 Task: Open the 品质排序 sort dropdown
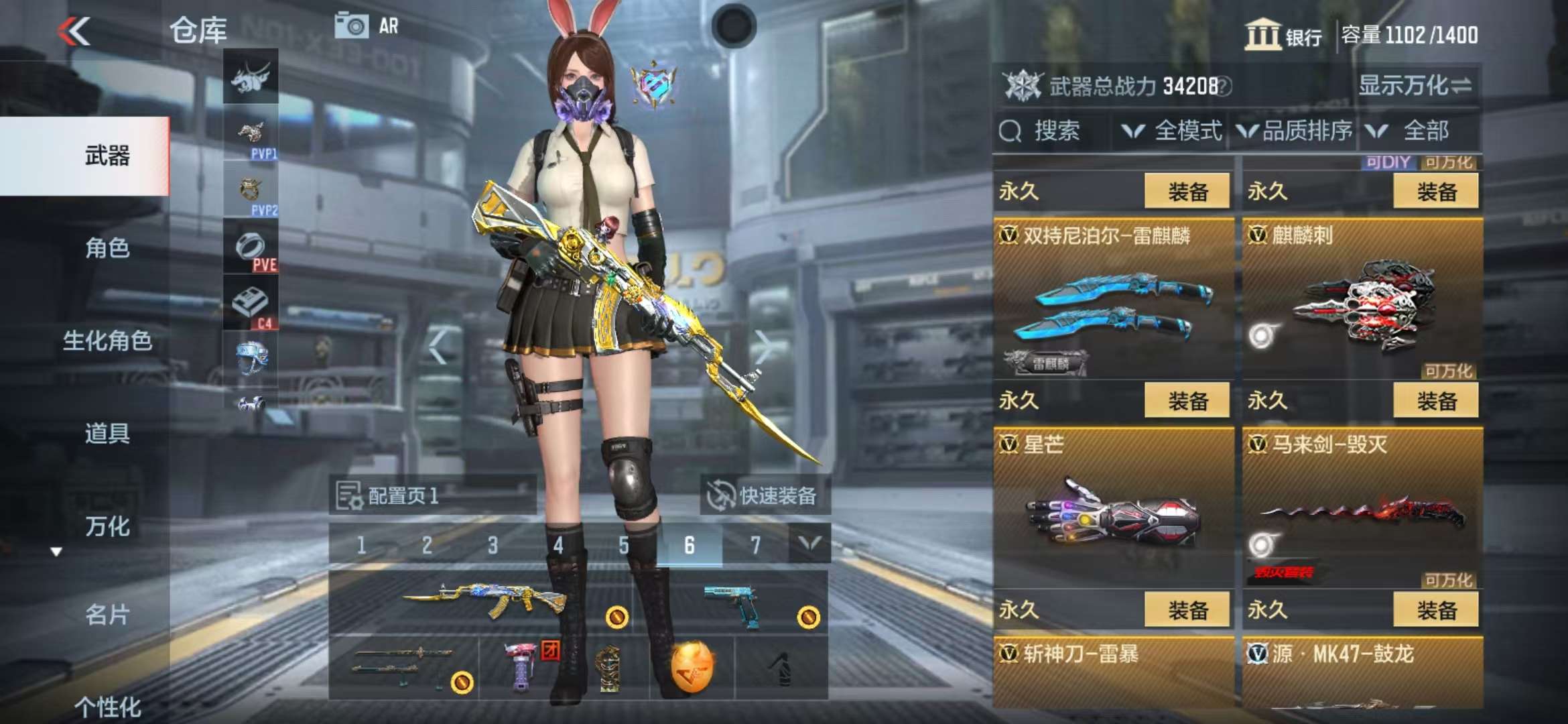click(1295, 131)
